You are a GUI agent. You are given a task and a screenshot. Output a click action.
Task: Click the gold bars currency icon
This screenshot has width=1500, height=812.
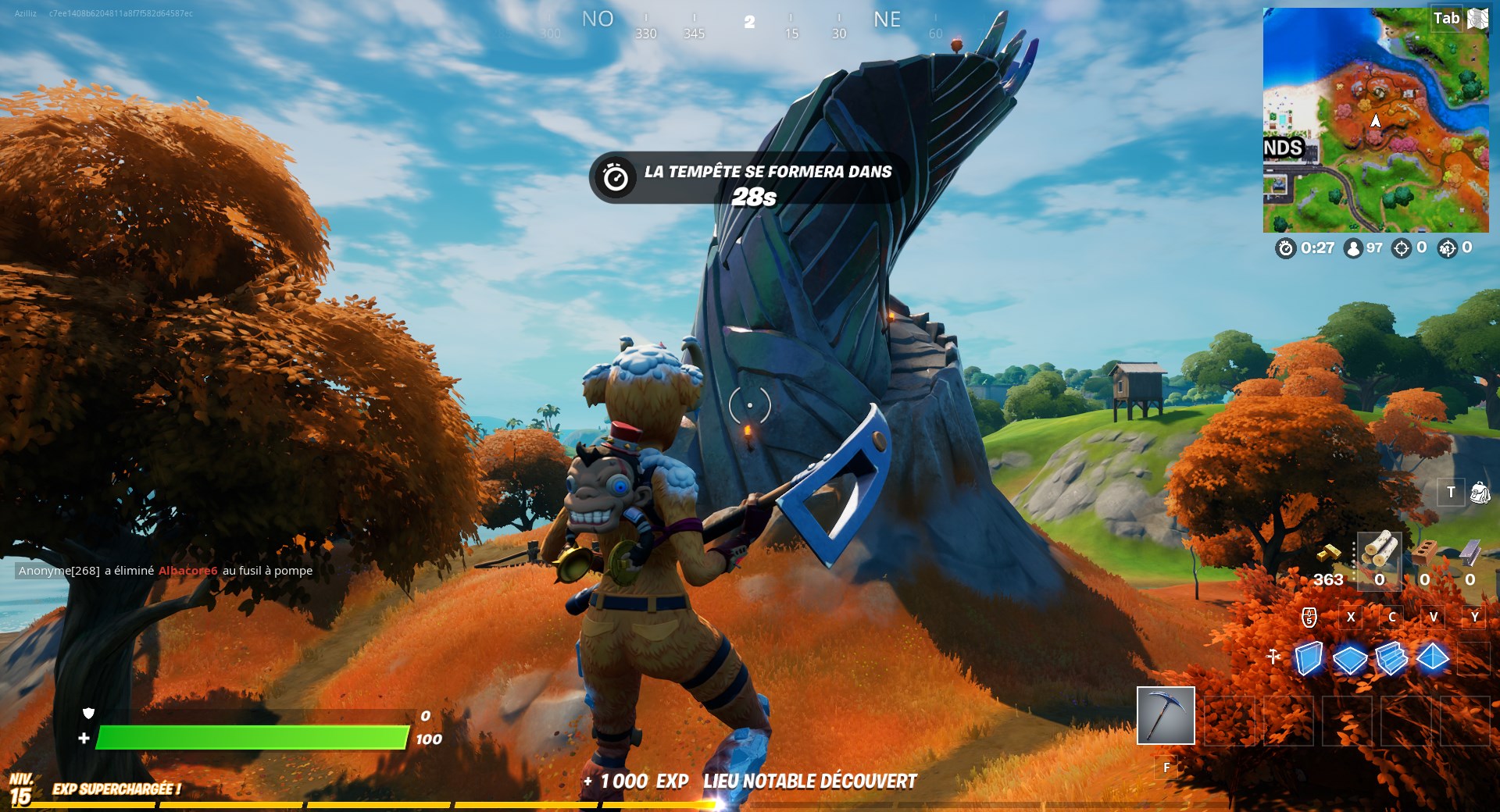[1330, 553]
